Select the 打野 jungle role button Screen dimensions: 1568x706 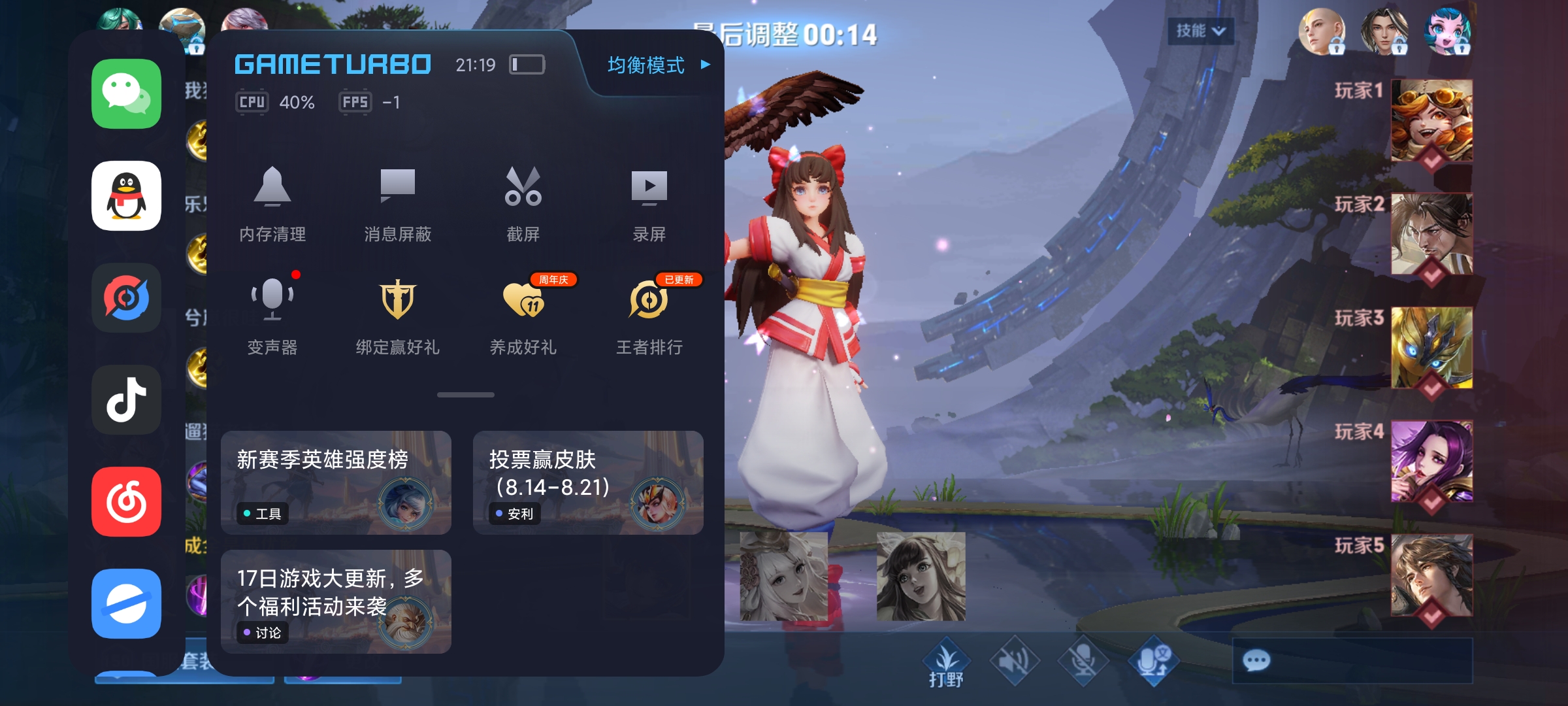click(946, 662)
